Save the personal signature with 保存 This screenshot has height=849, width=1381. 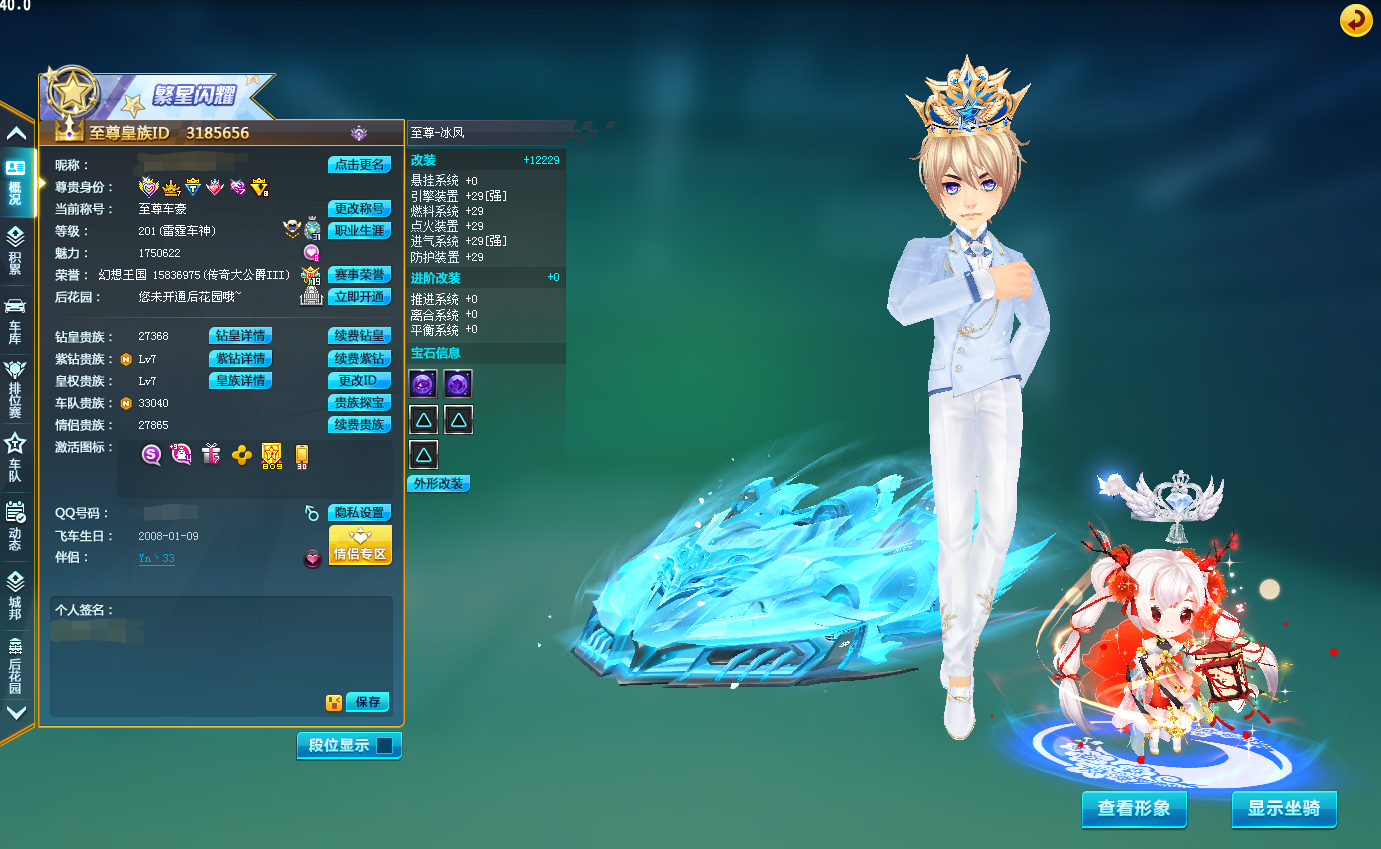tap(367, 702)
